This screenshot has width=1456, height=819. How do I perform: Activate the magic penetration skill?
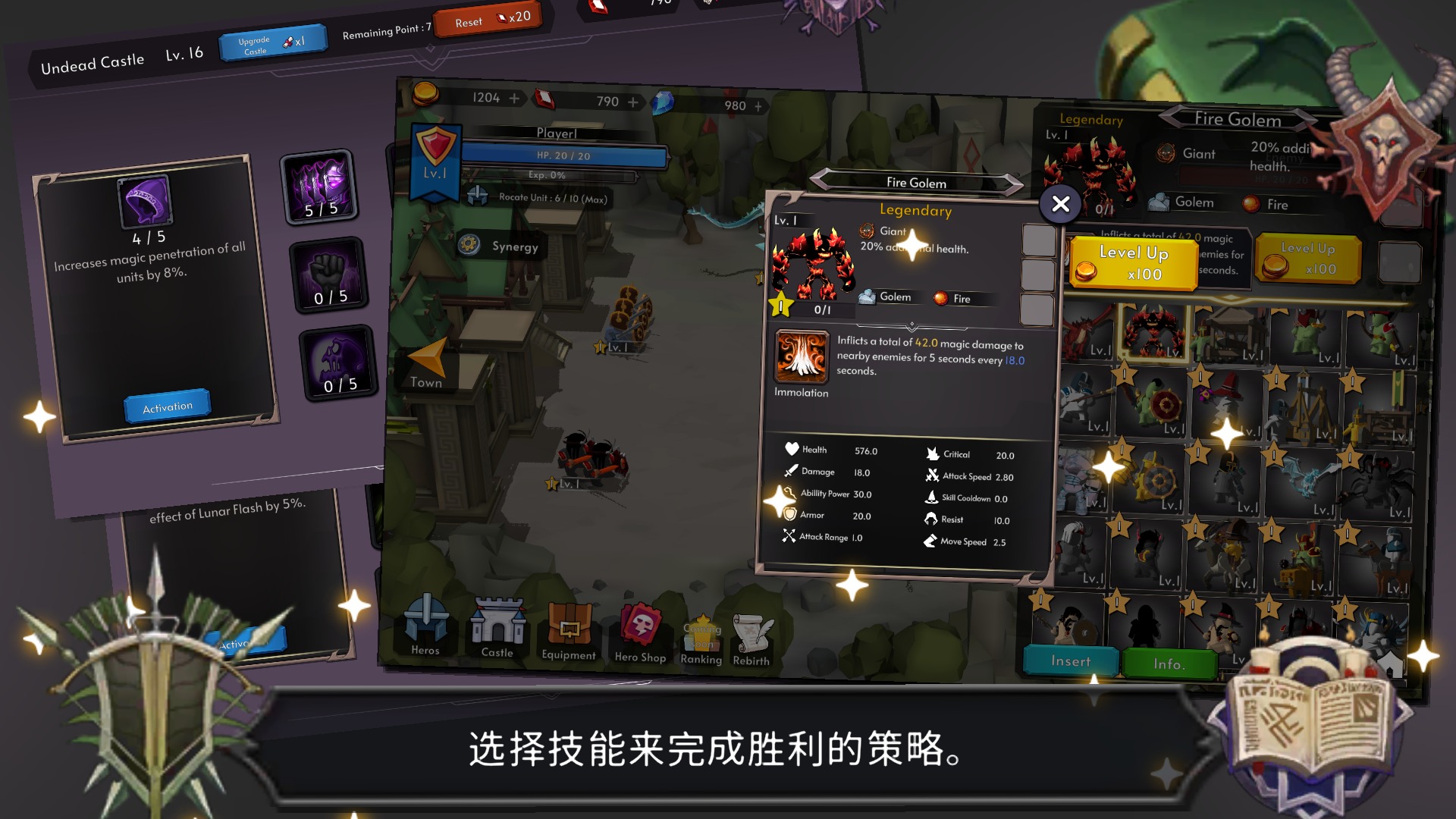tap(168, 406)
